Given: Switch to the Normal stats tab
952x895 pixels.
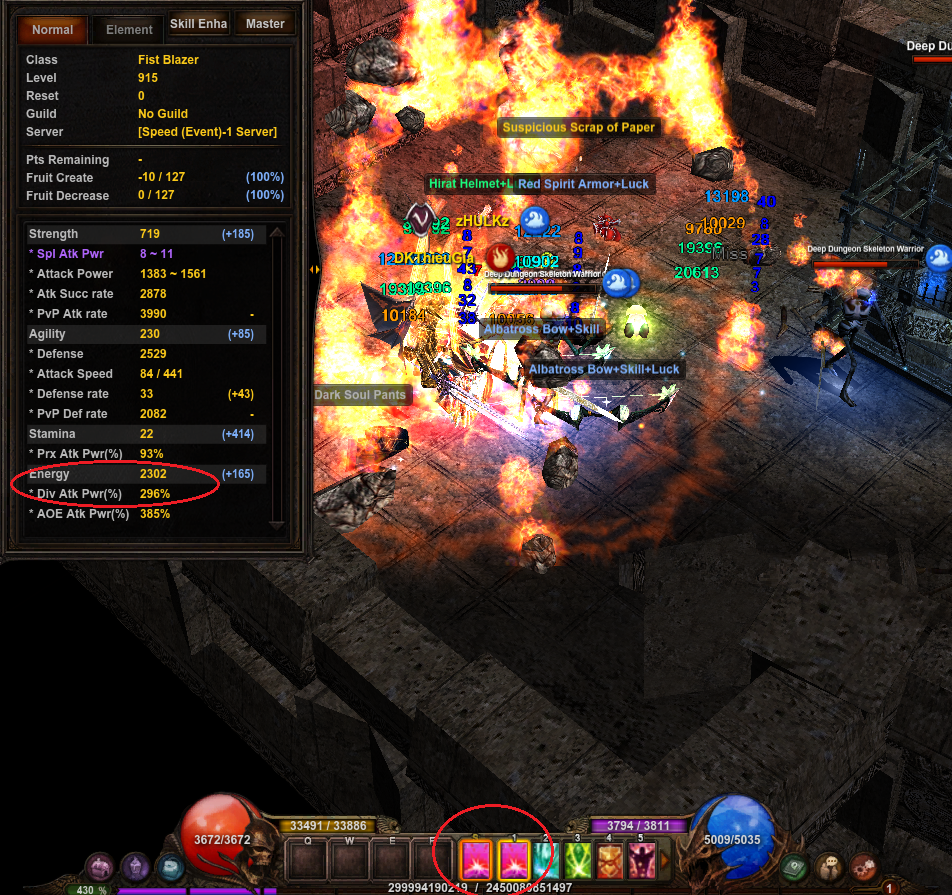Looking at the screenshot, I should [x=52, y=29].
